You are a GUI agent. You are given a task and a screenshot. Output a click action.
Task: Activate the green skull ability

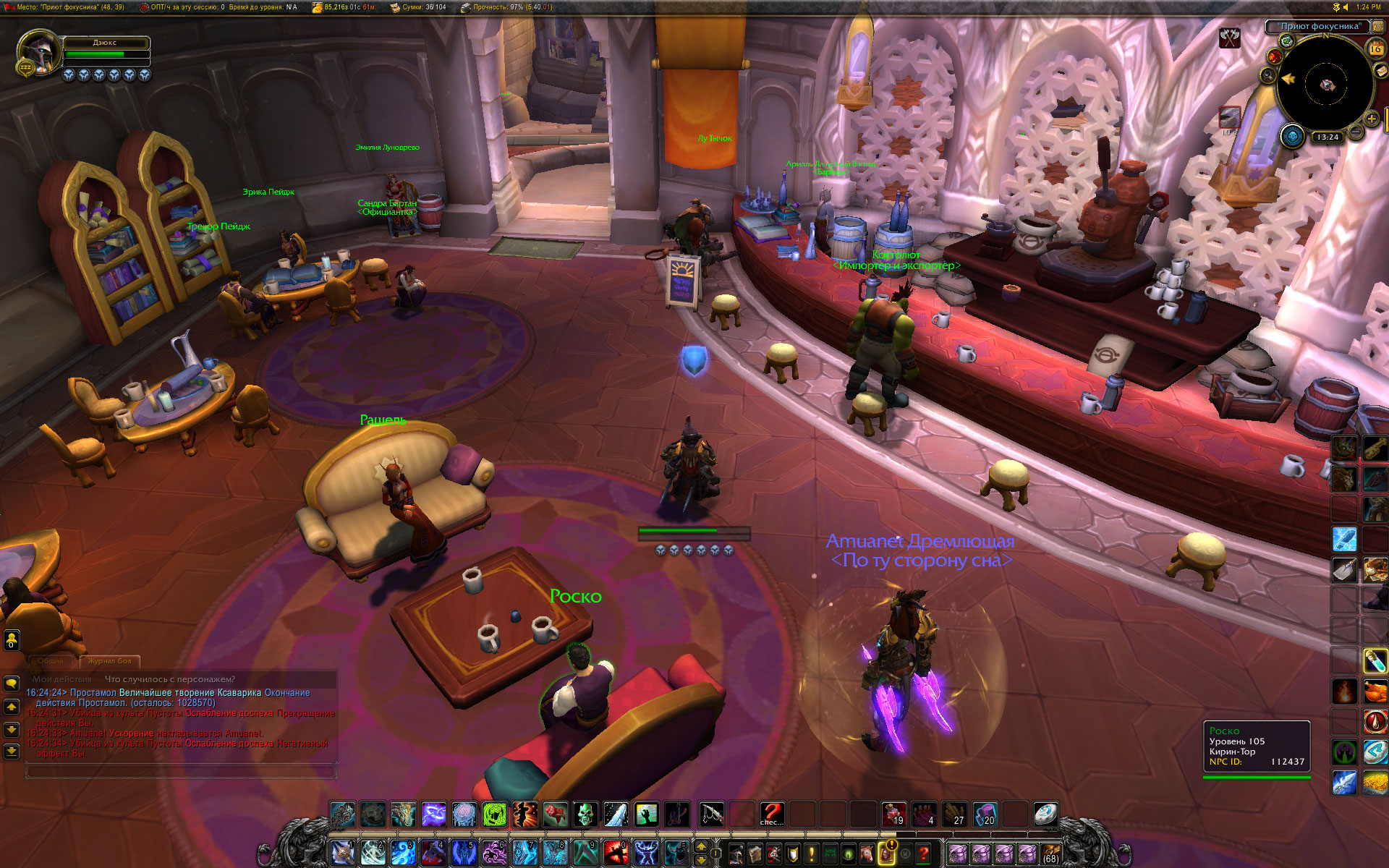coord(586,814)
